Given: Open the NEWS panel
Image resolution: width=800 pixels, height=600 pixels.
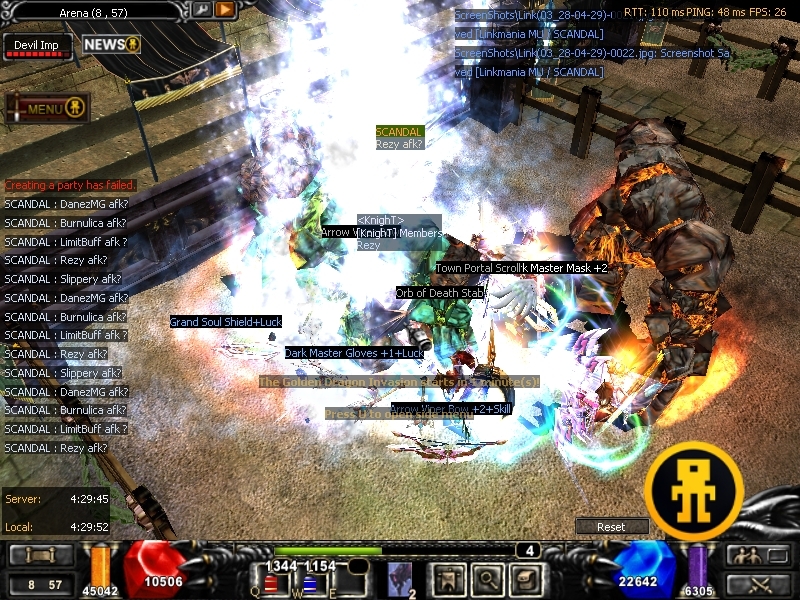Looking at the screenshot, I should click(111, 45).
